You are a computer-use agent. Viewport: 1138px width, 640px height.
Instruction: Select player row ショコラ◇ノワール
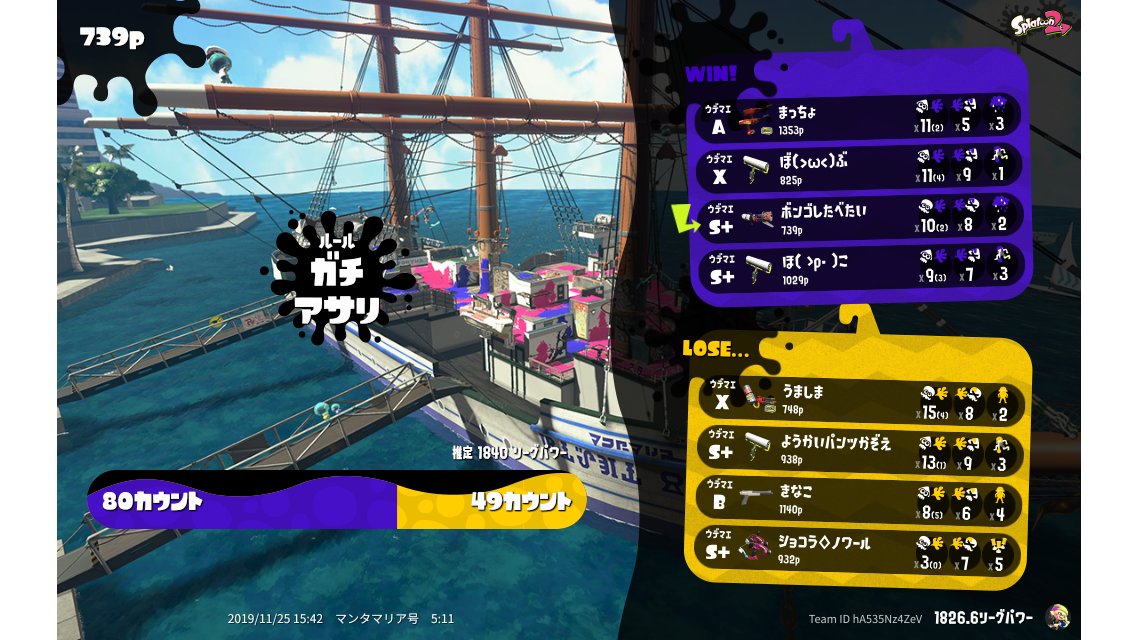[x=858, y=548]
